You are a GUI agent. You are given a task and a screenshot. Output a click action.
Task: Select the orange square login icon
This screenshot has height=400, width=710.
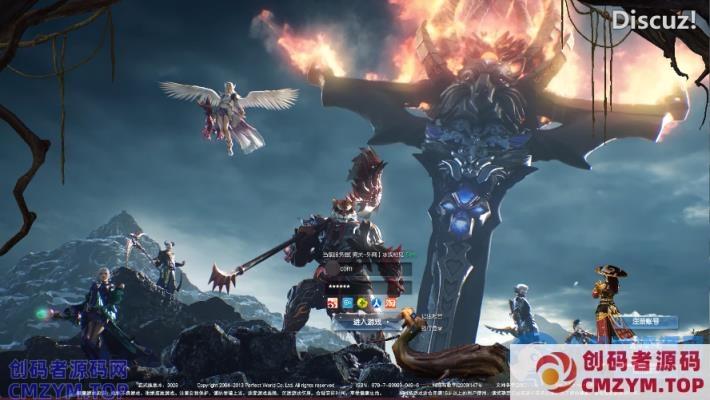(x=391, y=303)
